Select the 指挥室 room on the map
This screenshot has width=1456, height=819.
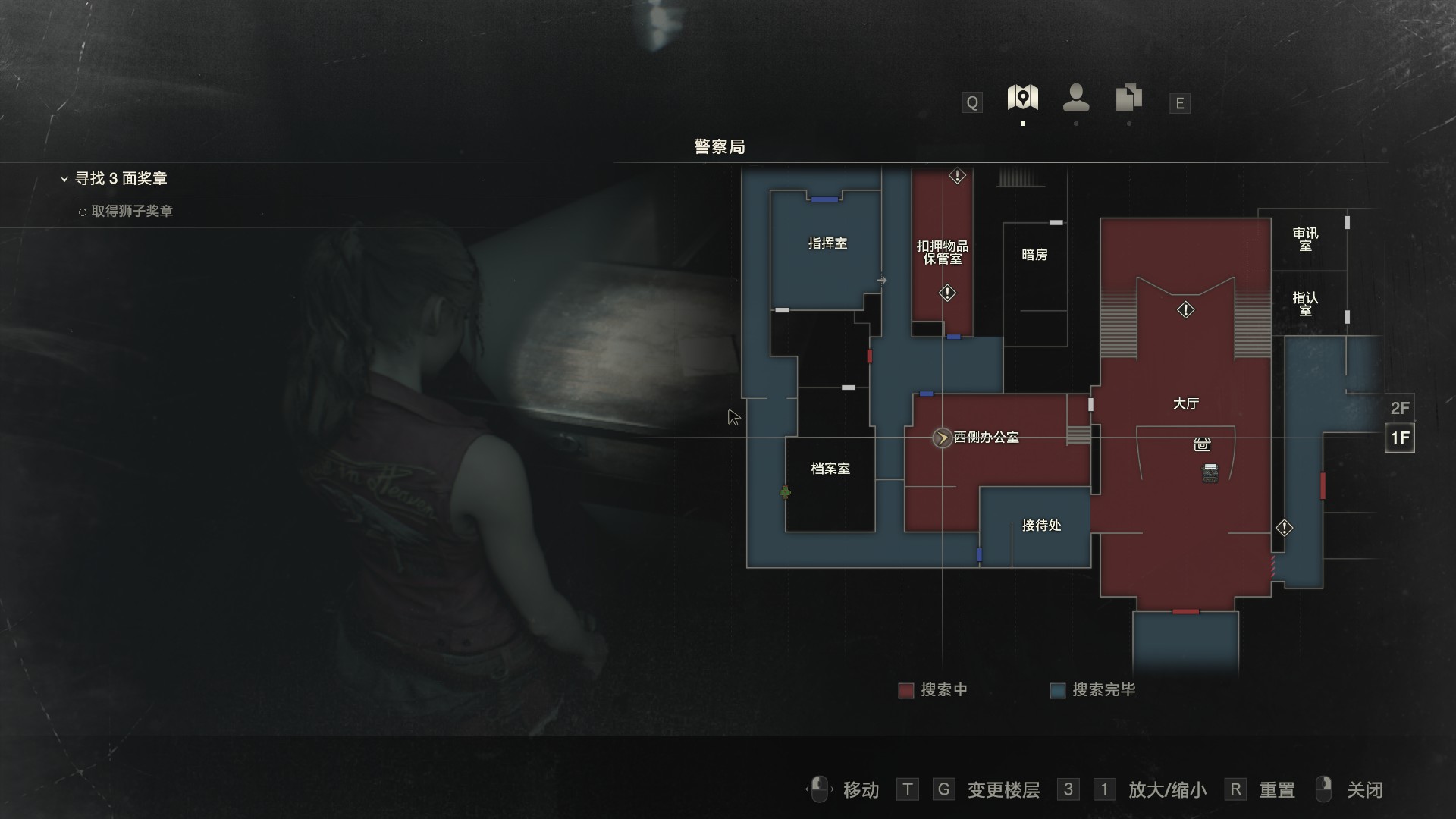coord(827,243)
